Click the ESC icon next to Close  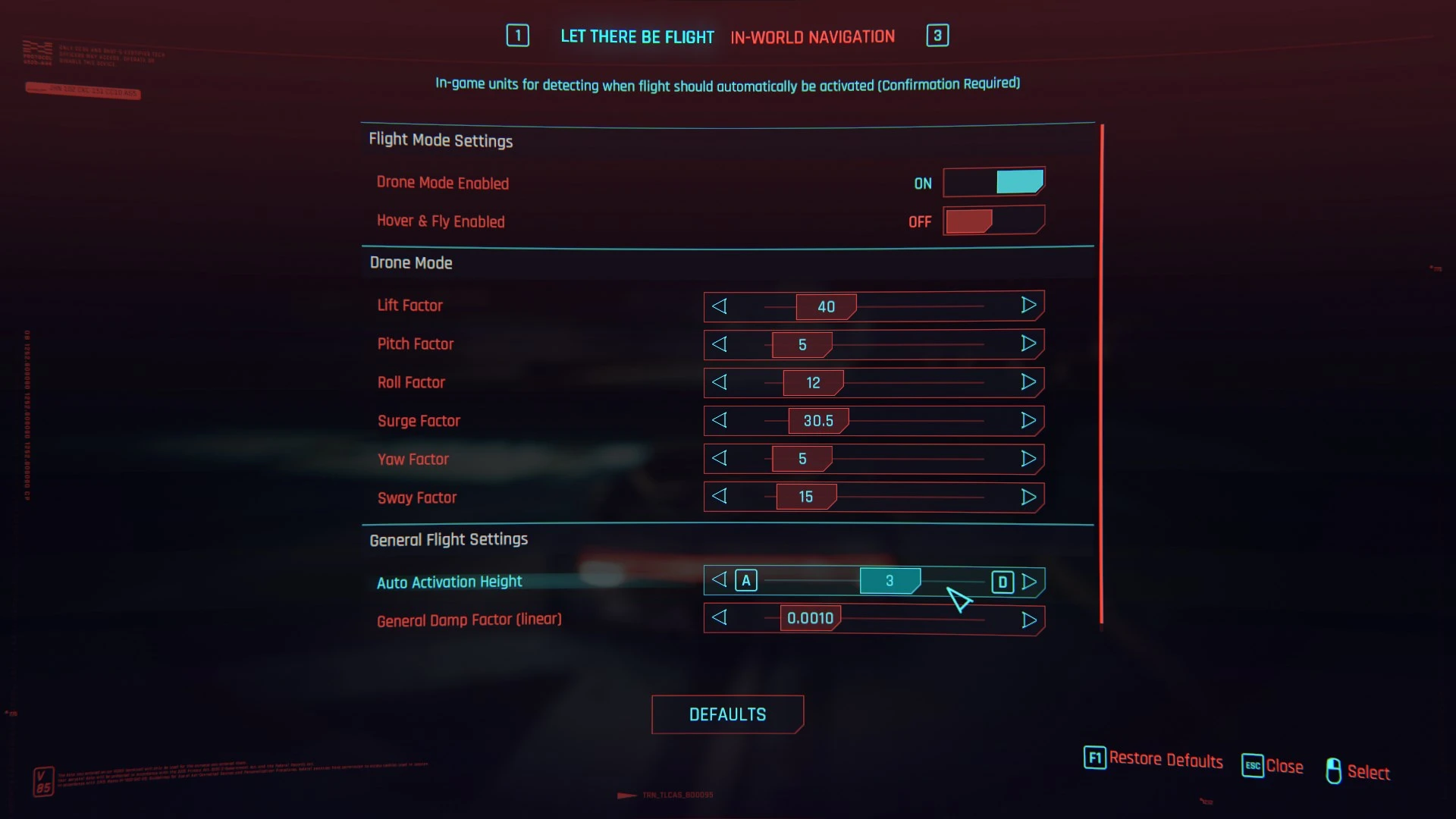pyautogui.click(x=1252, y=766)
